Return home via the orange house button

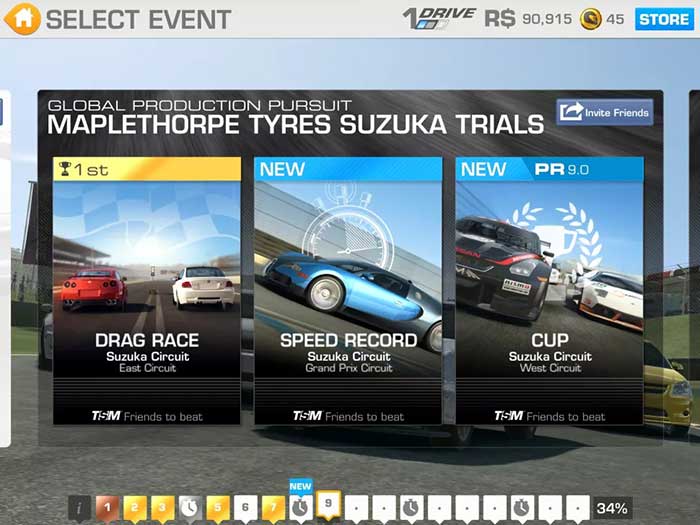tap(22, 18)
